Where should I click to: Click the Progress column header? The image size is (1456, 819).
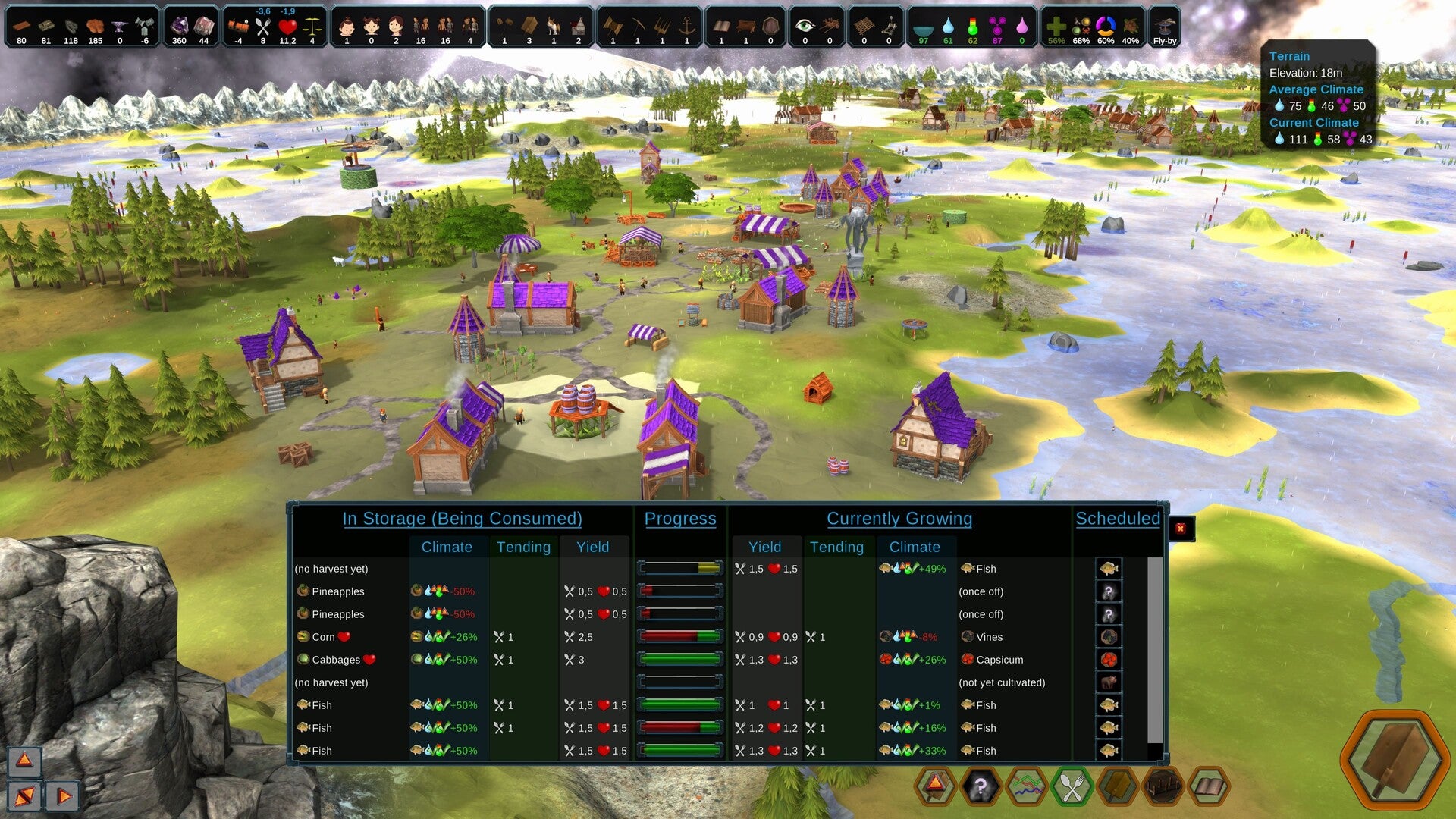pos(680,519)
